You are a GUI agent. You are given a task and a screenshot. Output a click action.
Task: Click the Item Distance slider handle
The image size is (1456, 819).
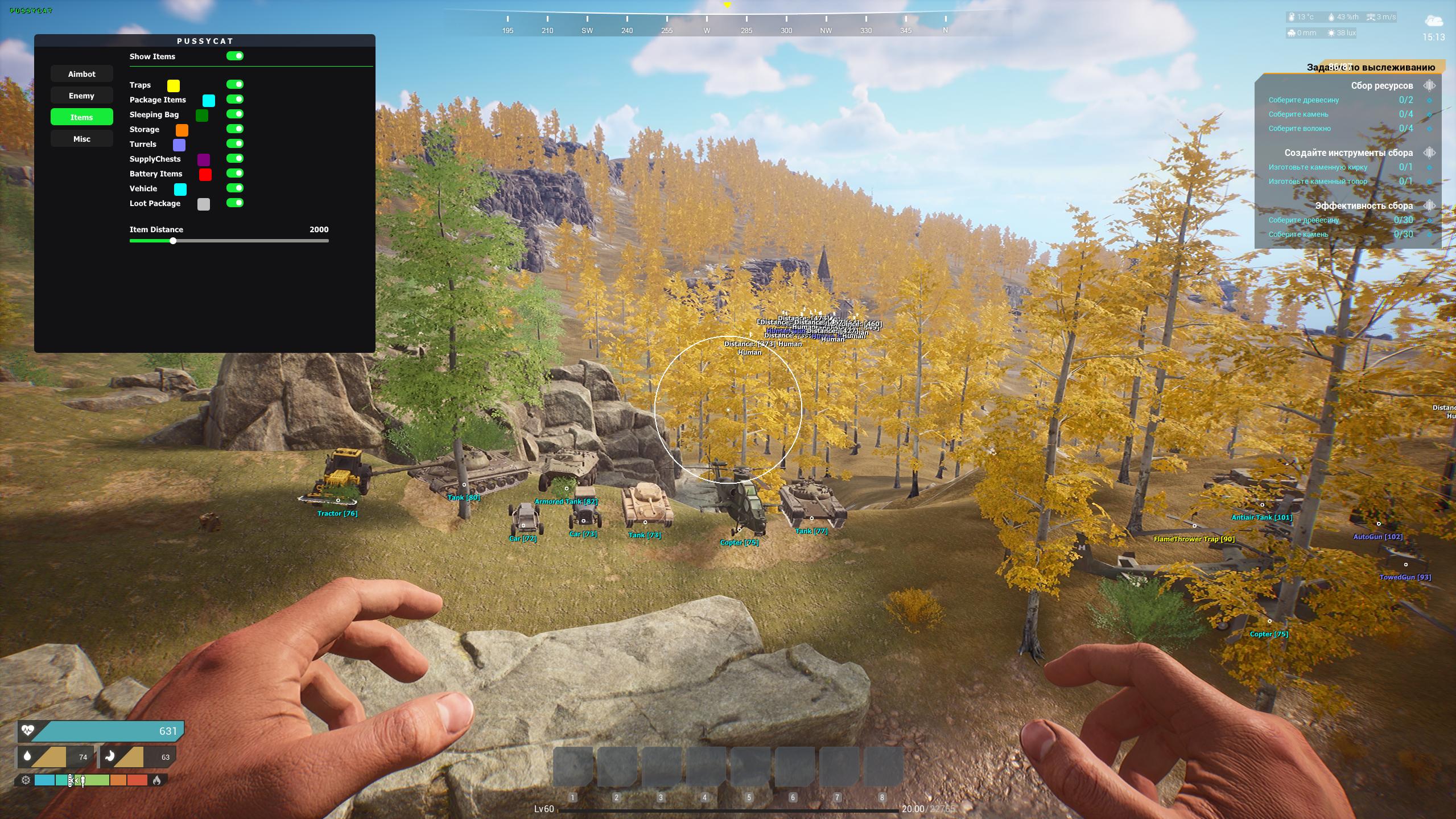(x=173, y=241)
